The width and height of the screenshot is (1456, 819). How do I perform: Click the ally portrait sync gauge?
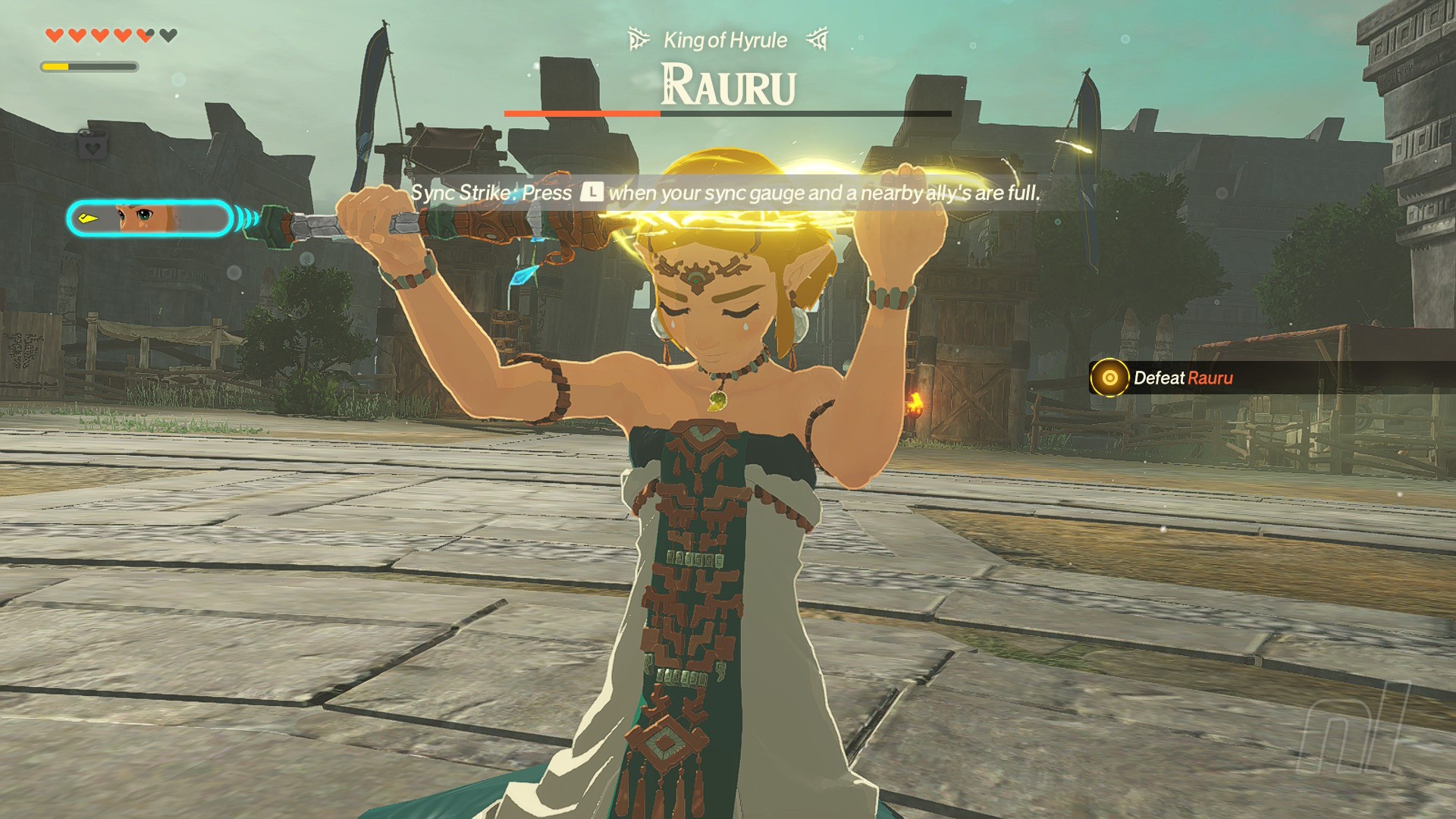(148, 219)
